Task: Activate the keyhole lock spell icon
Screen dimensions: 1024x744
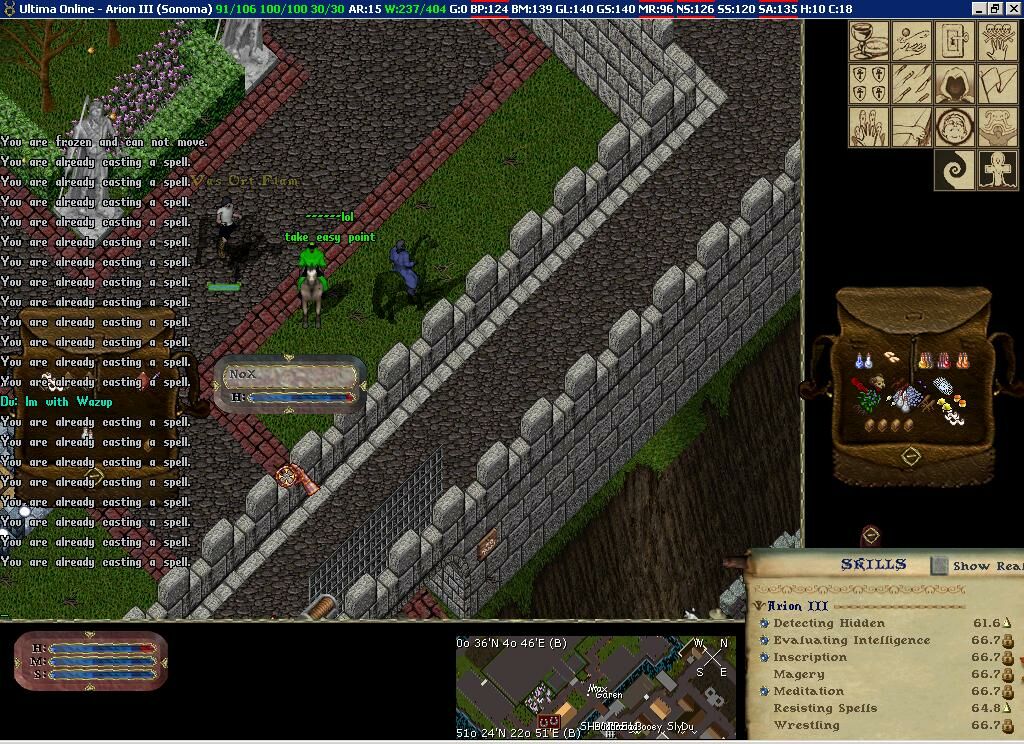Action: coord(954,42)
